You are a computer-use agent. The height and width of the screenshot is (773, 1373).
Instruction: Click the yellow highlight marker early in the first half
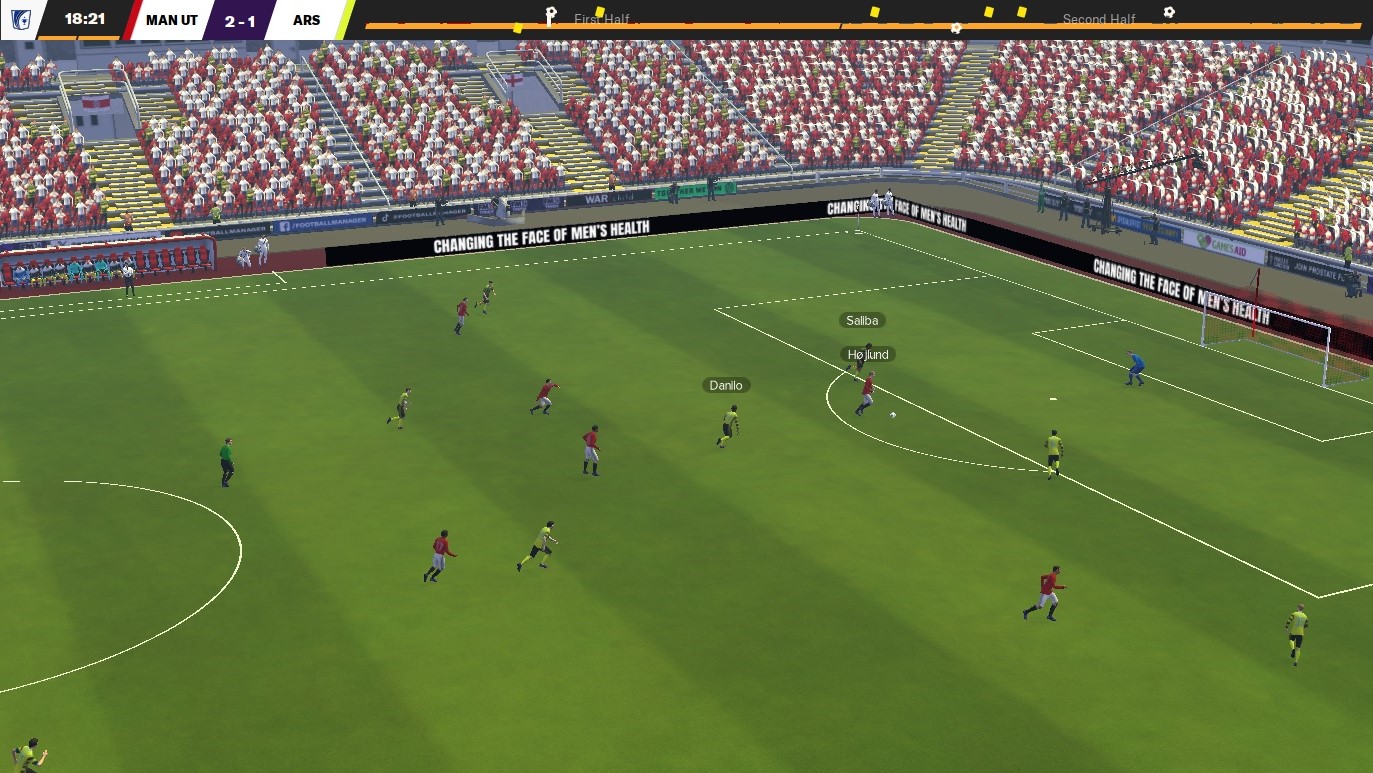click(518, 28)
